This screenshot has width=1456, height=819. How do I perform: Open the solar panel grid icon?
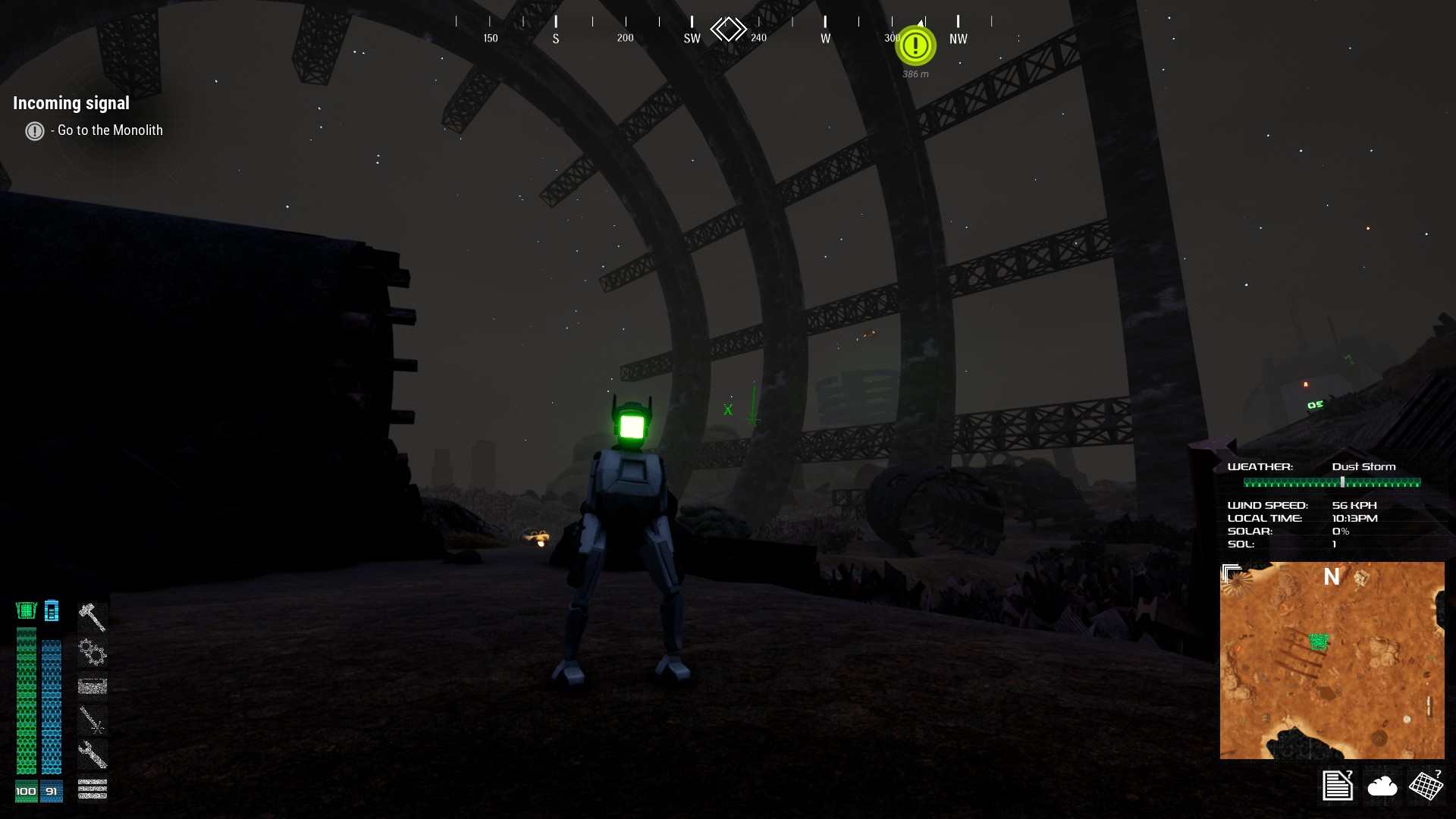coord(1426,785)
